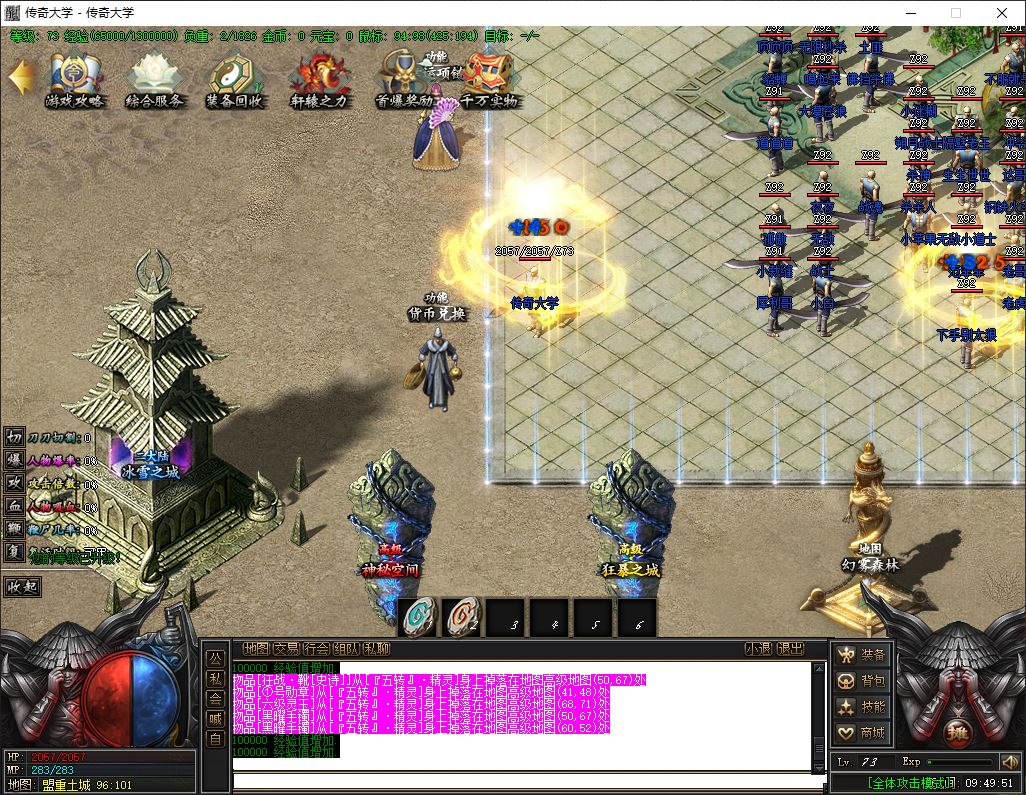Close the game window
Image resolution: width=1026 pixels, height=795 pixels.
point(1002,13)
